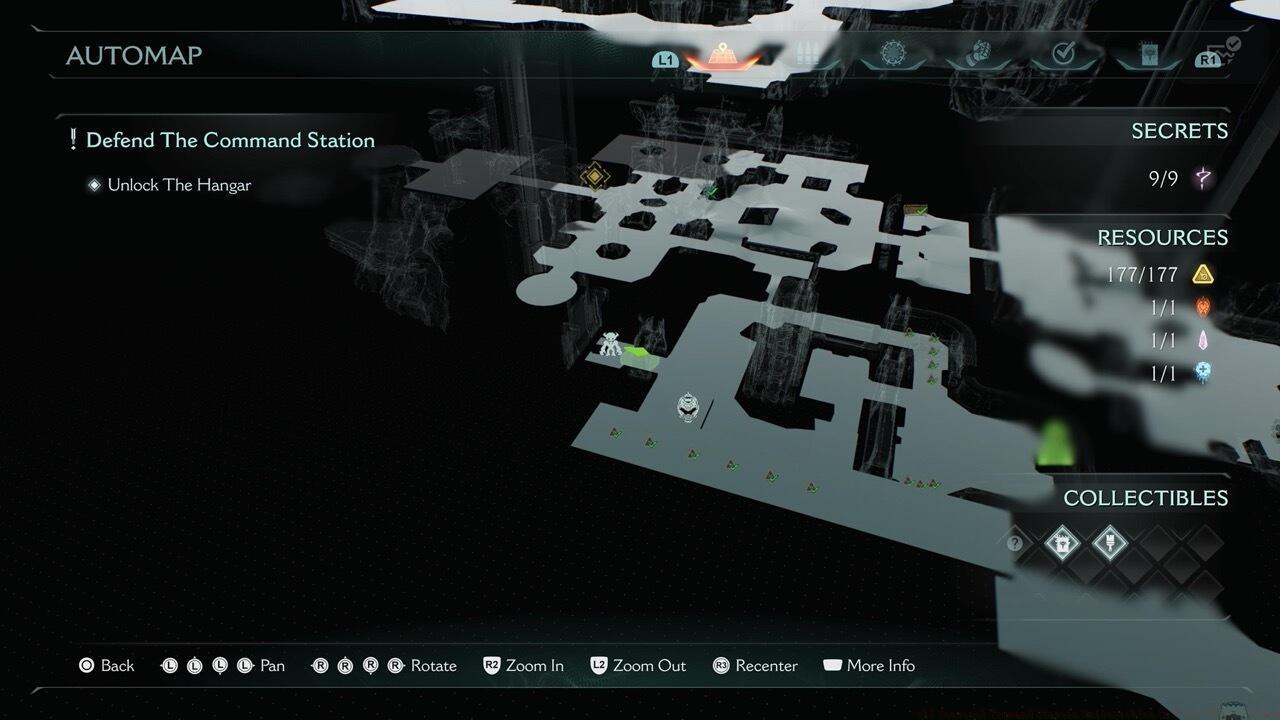Click the red ruby resource icon

point(1203,307)
